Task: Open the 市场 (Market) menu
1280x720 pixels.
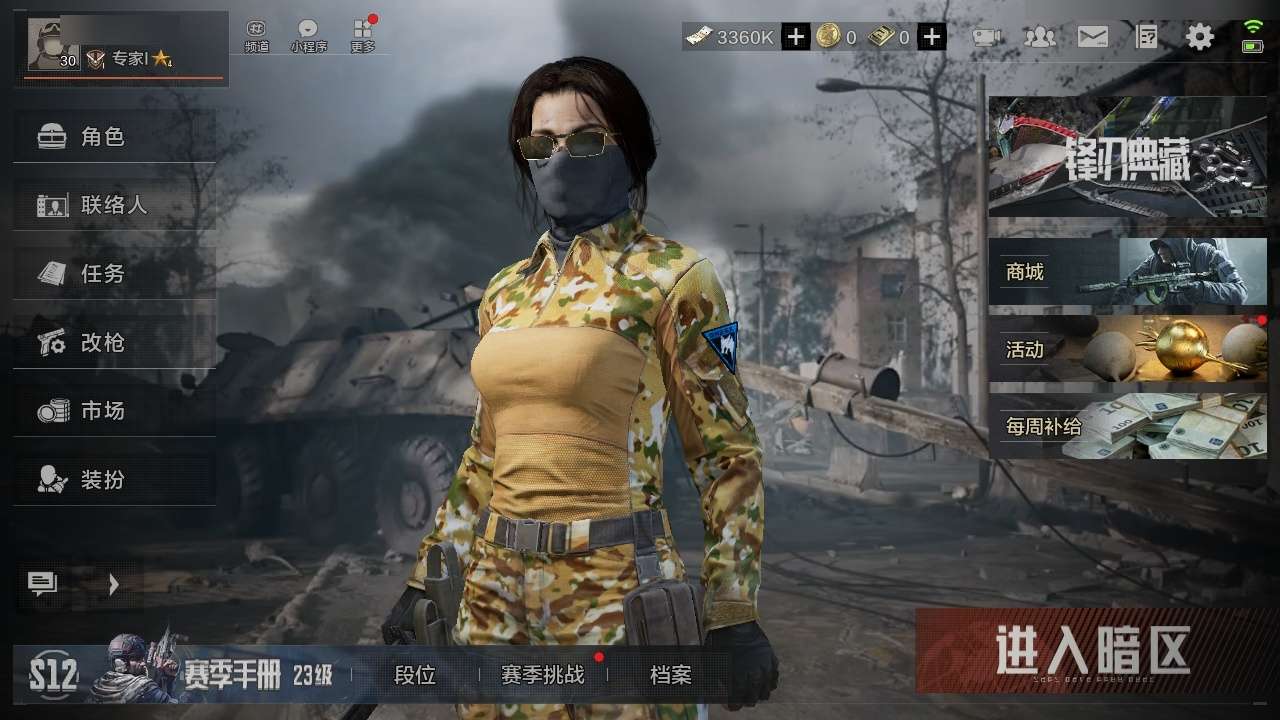Action: (x=114, y=410)
